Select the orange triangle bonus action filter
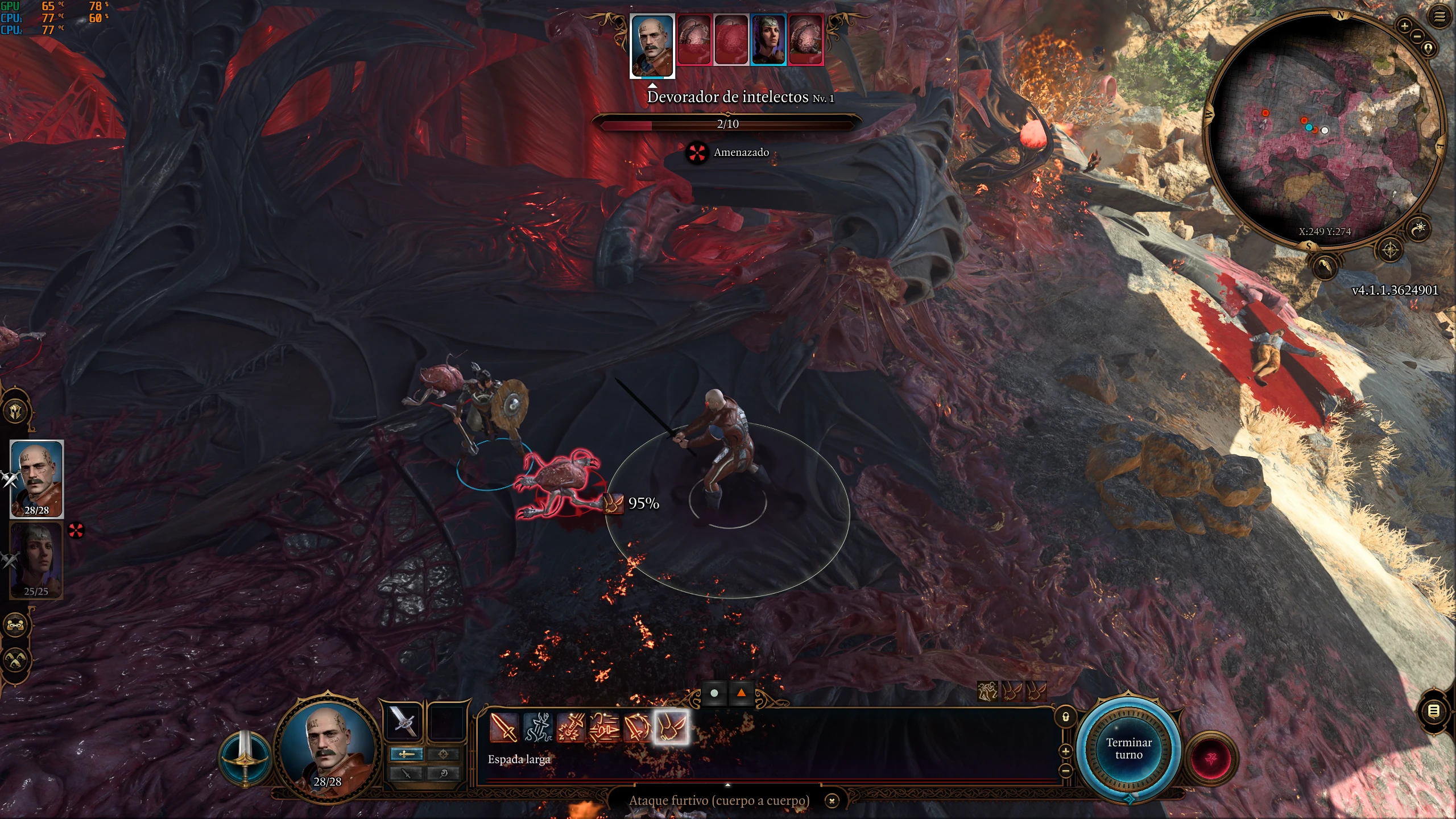 coord(741,693)
